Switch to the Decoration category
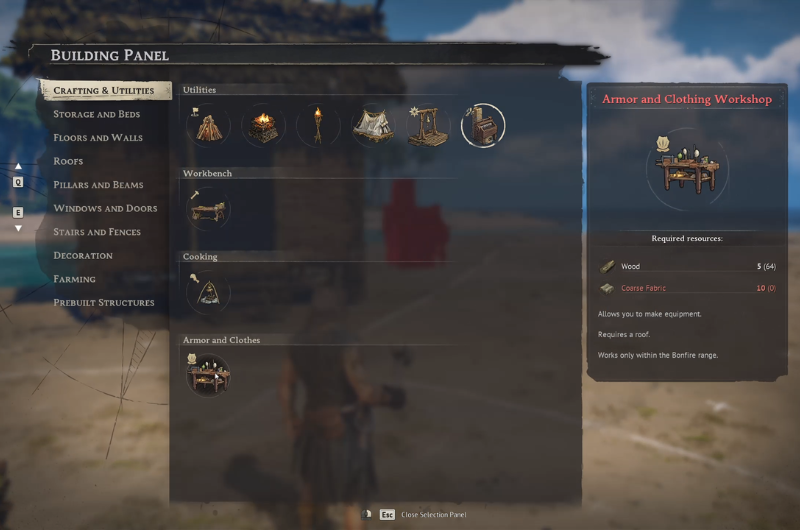800x530 pixels. point(82,255)
